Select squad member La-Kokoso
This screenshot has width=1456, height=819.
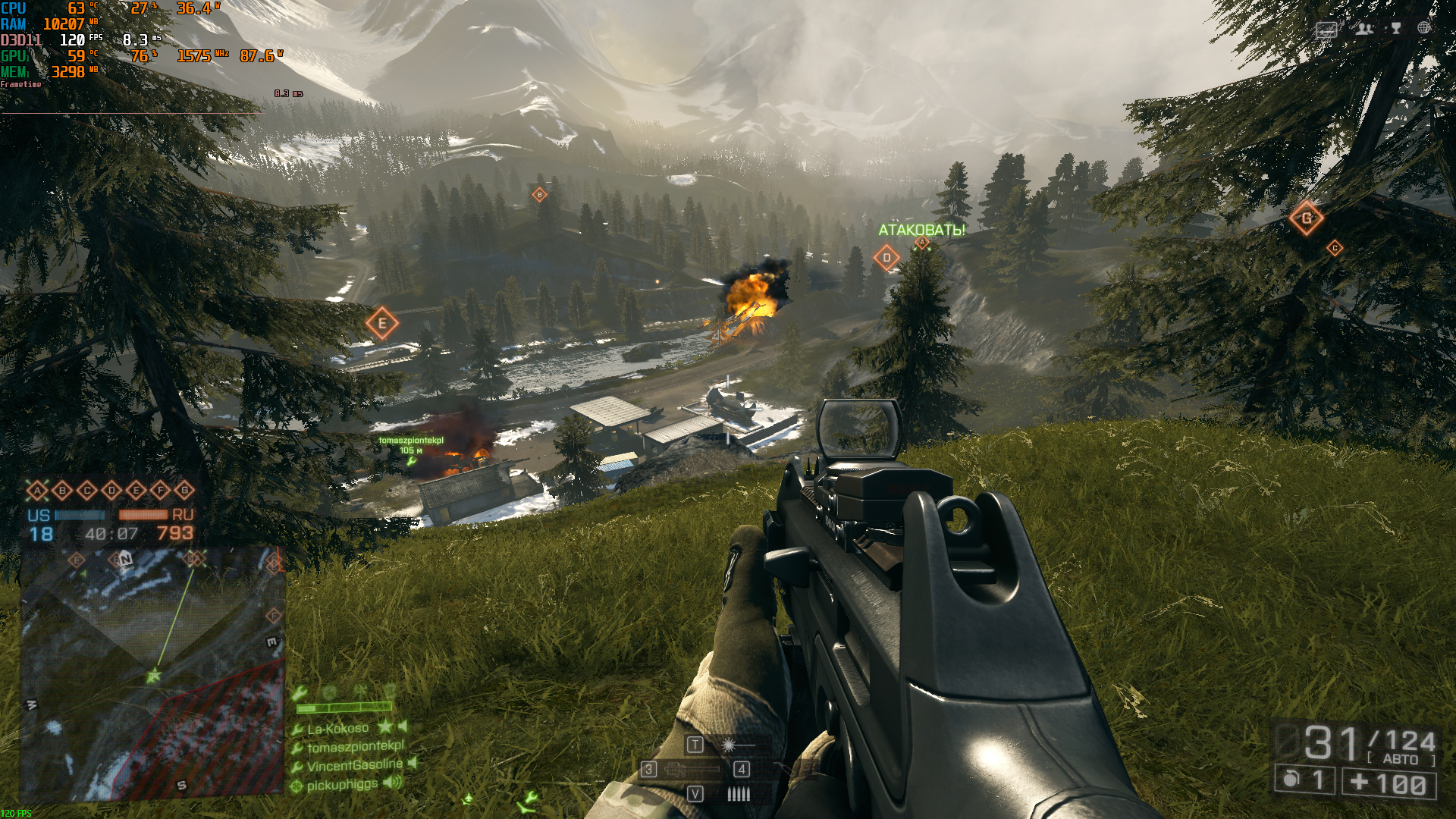point(337,729)
